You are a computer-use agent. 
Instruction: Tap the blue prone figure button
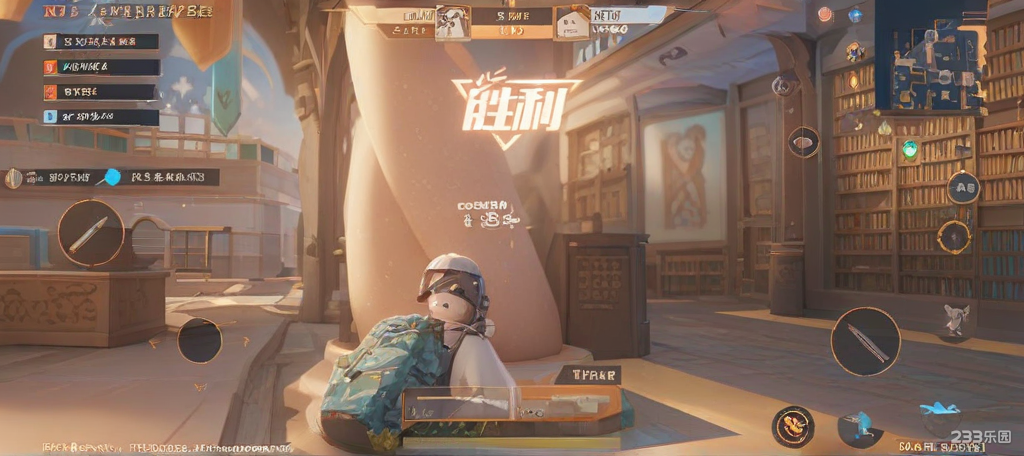[938, 408]
